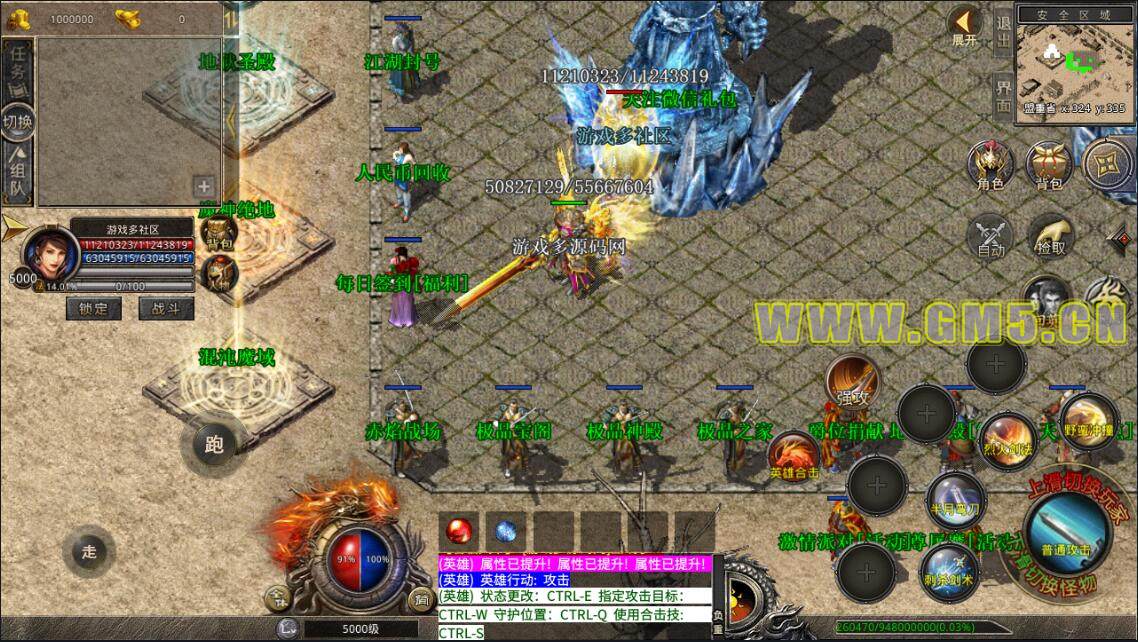This screenshot has width=1138, height=642.
Task: Click the 展开 expand arrow
Action: [x=965, y=25]
